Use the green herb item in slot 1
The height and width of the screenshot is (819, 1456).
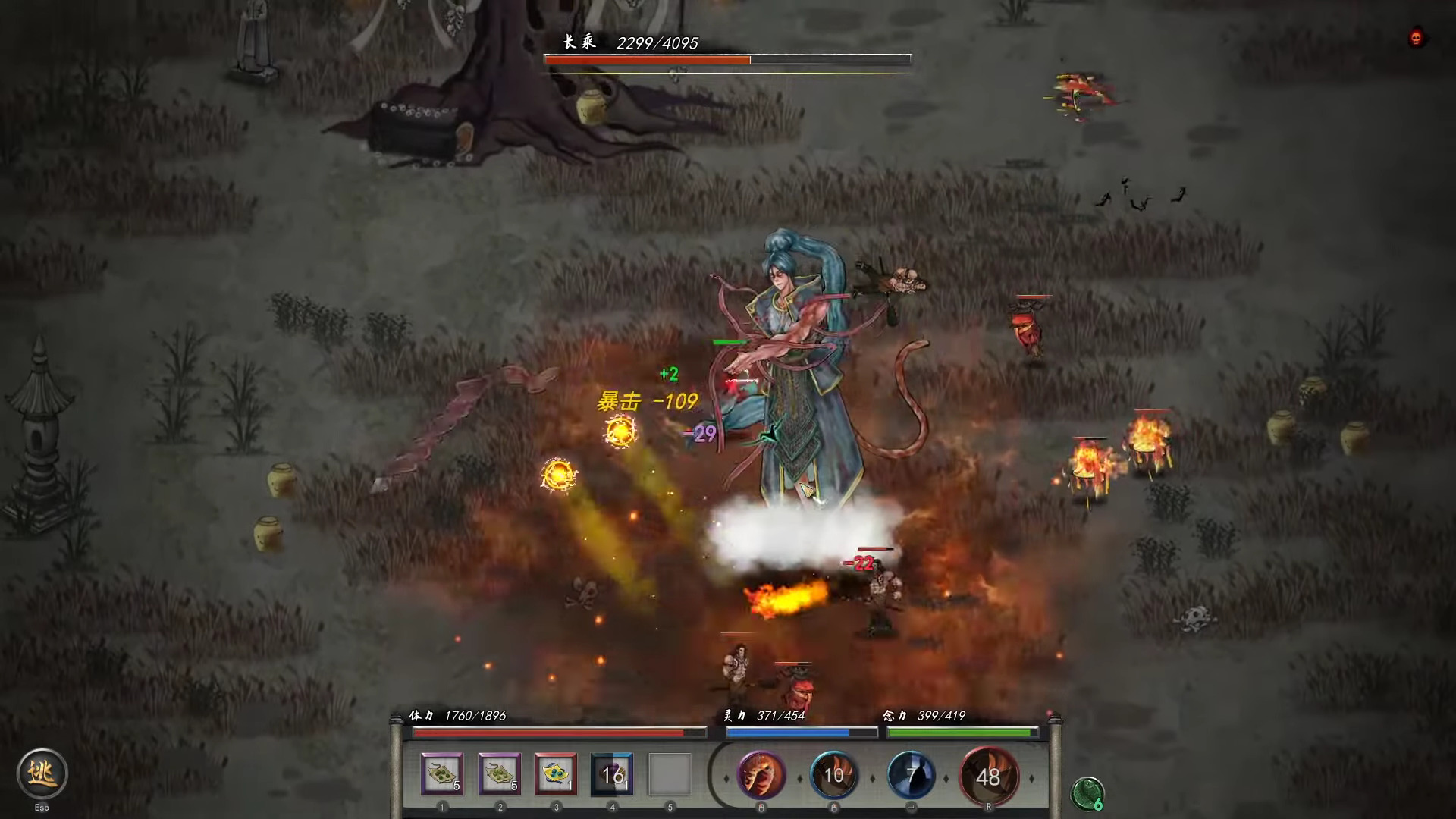click(x=441, y=773)
